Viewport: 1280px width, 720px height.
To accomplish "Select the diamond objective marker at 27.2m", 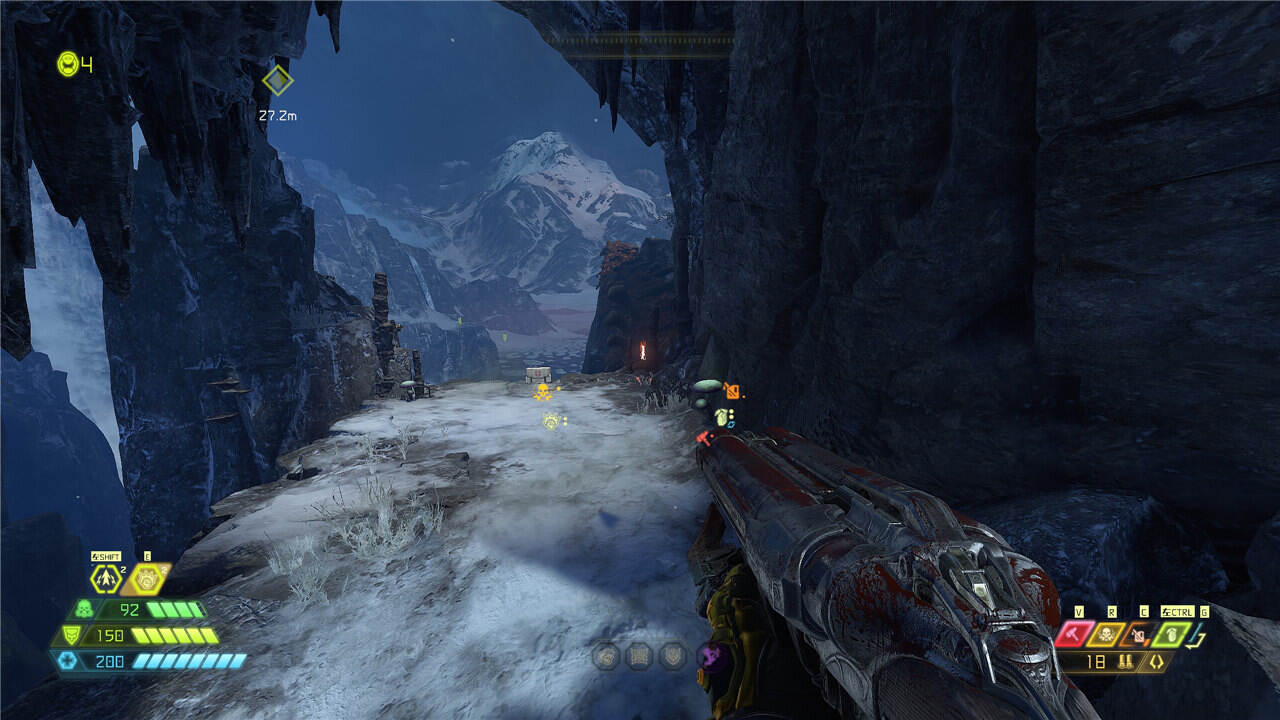I will coord(277,80).
